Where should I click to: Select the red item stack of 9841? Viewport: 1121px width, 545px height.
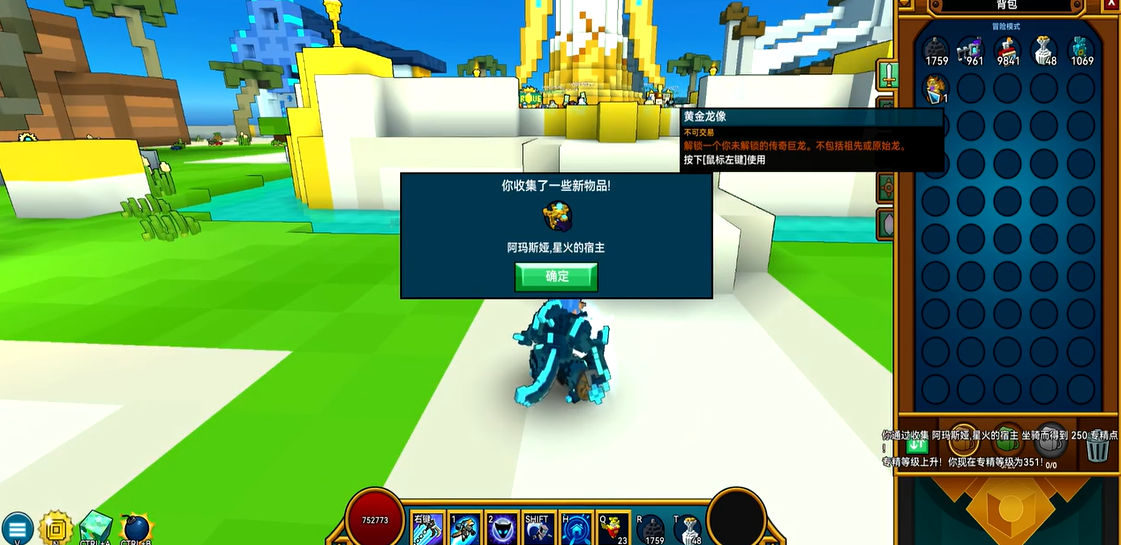pyautogui.click(x=1008, y=48)
